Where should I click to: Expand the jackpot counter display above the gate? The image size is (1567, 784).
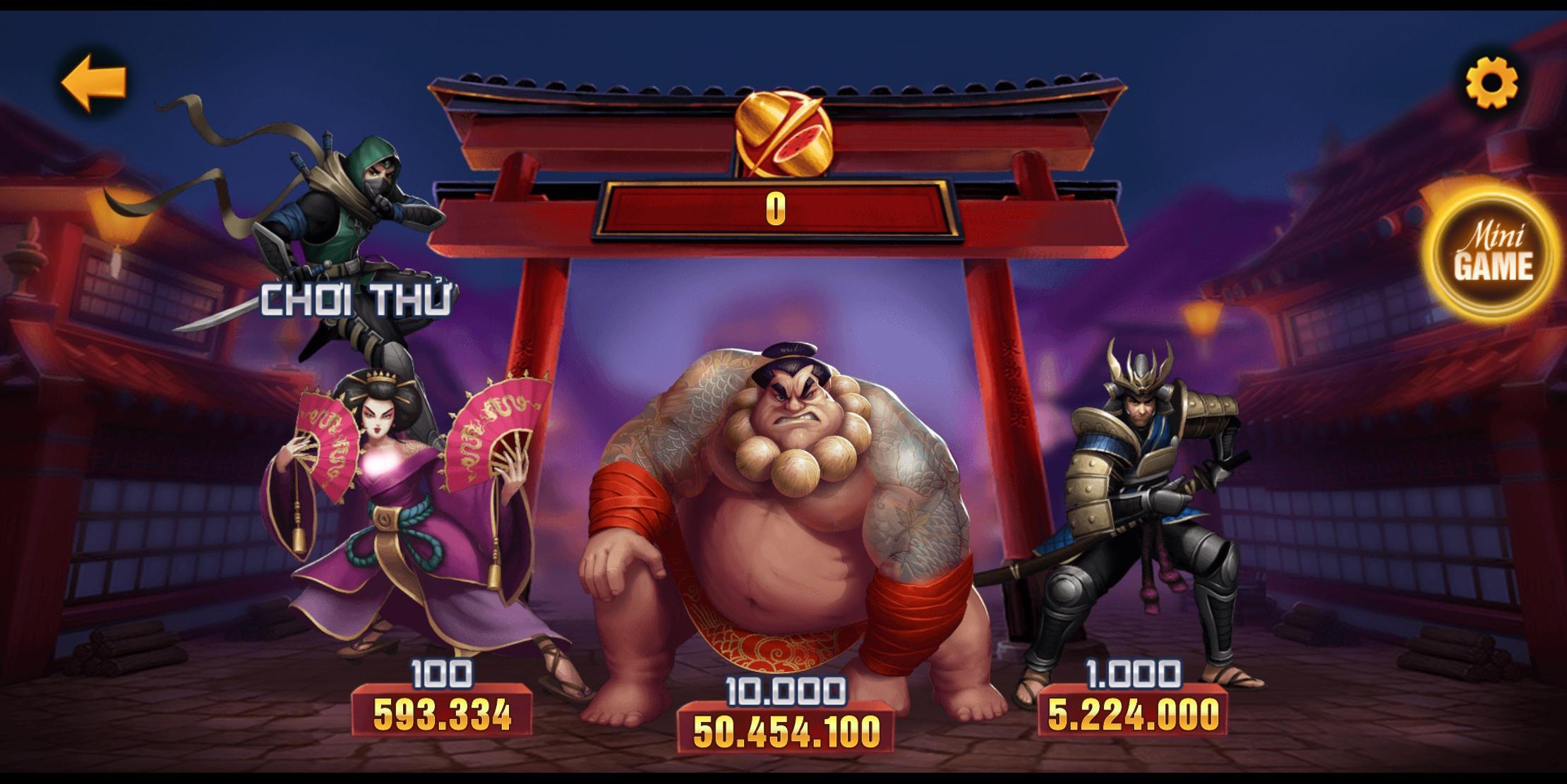(x=776, y=212)
